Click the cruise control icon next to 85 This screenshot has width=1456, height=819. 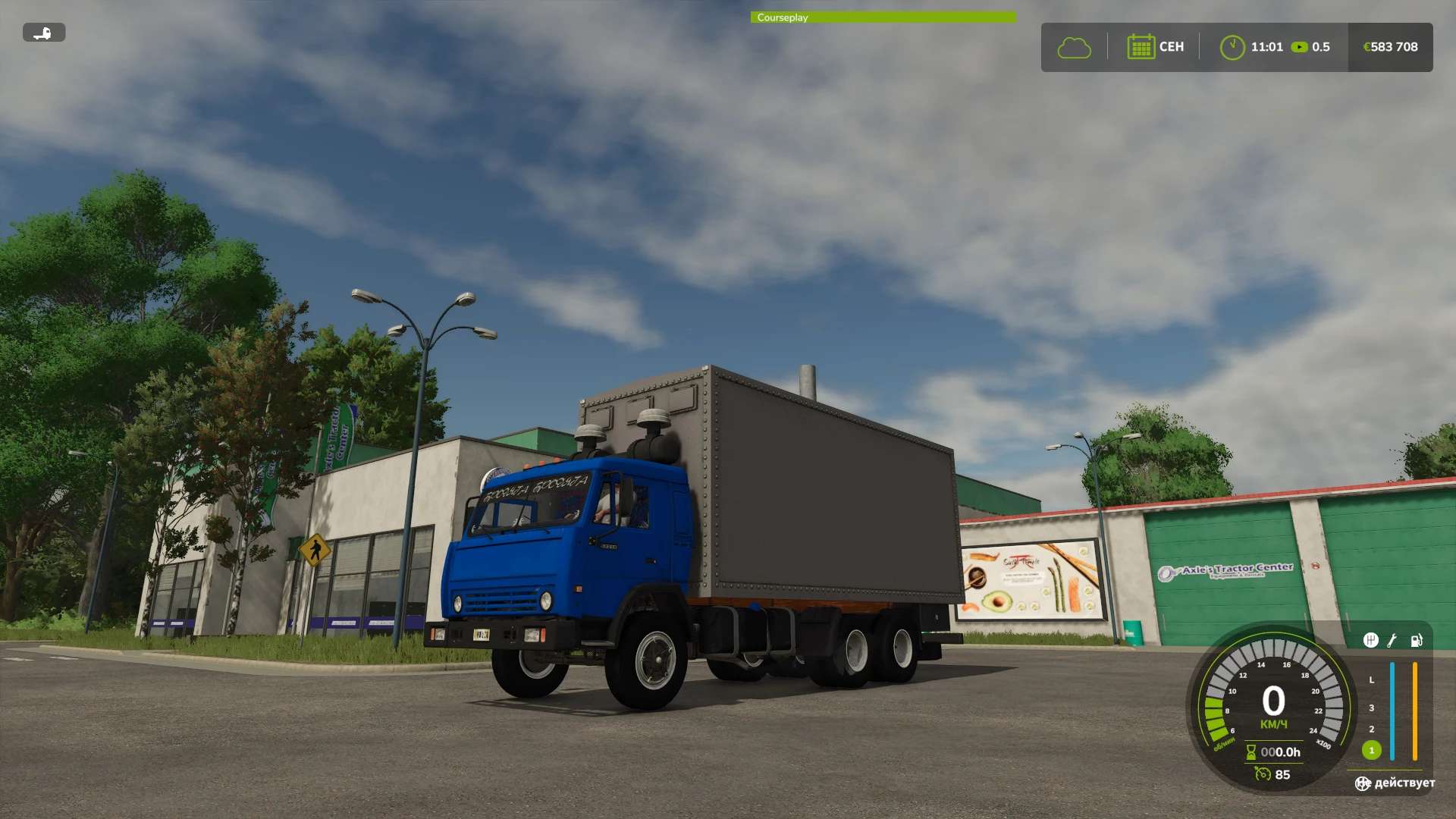point(1263,774)
